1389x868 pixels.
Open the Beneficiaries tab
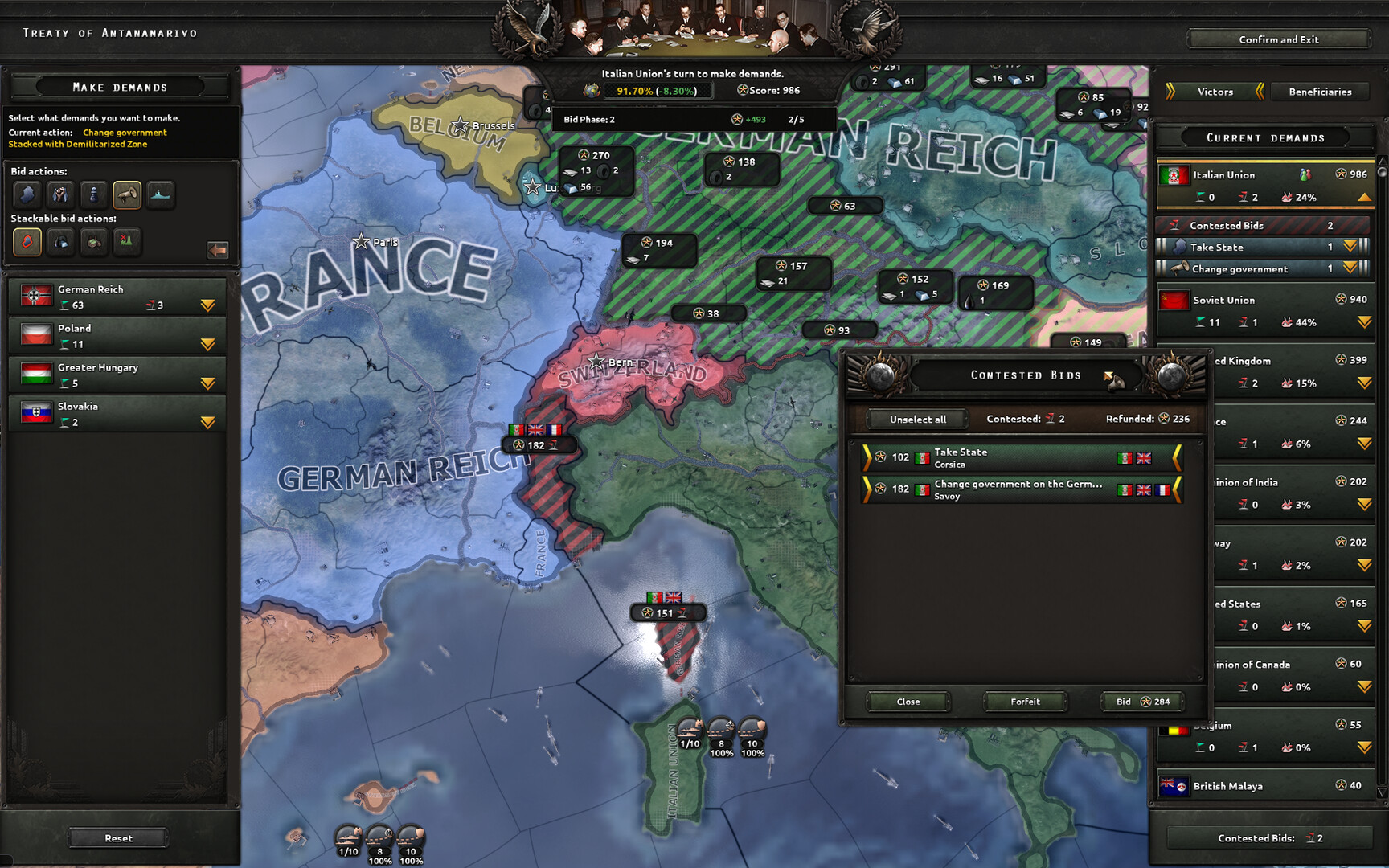coord(1319,92)
